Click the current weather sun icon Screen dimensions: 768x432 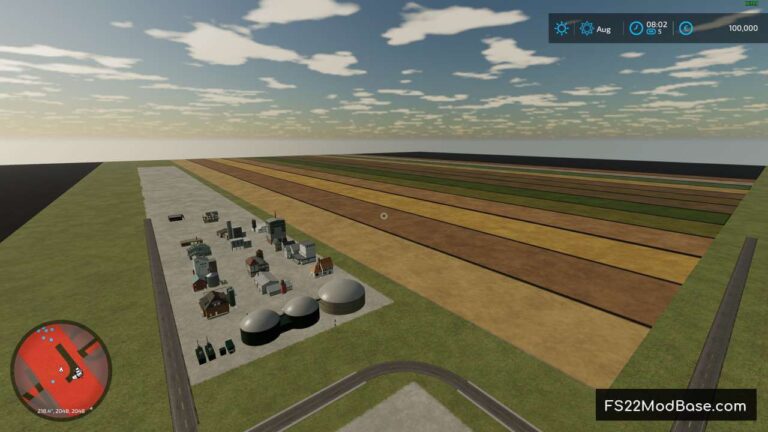(563, 29)
